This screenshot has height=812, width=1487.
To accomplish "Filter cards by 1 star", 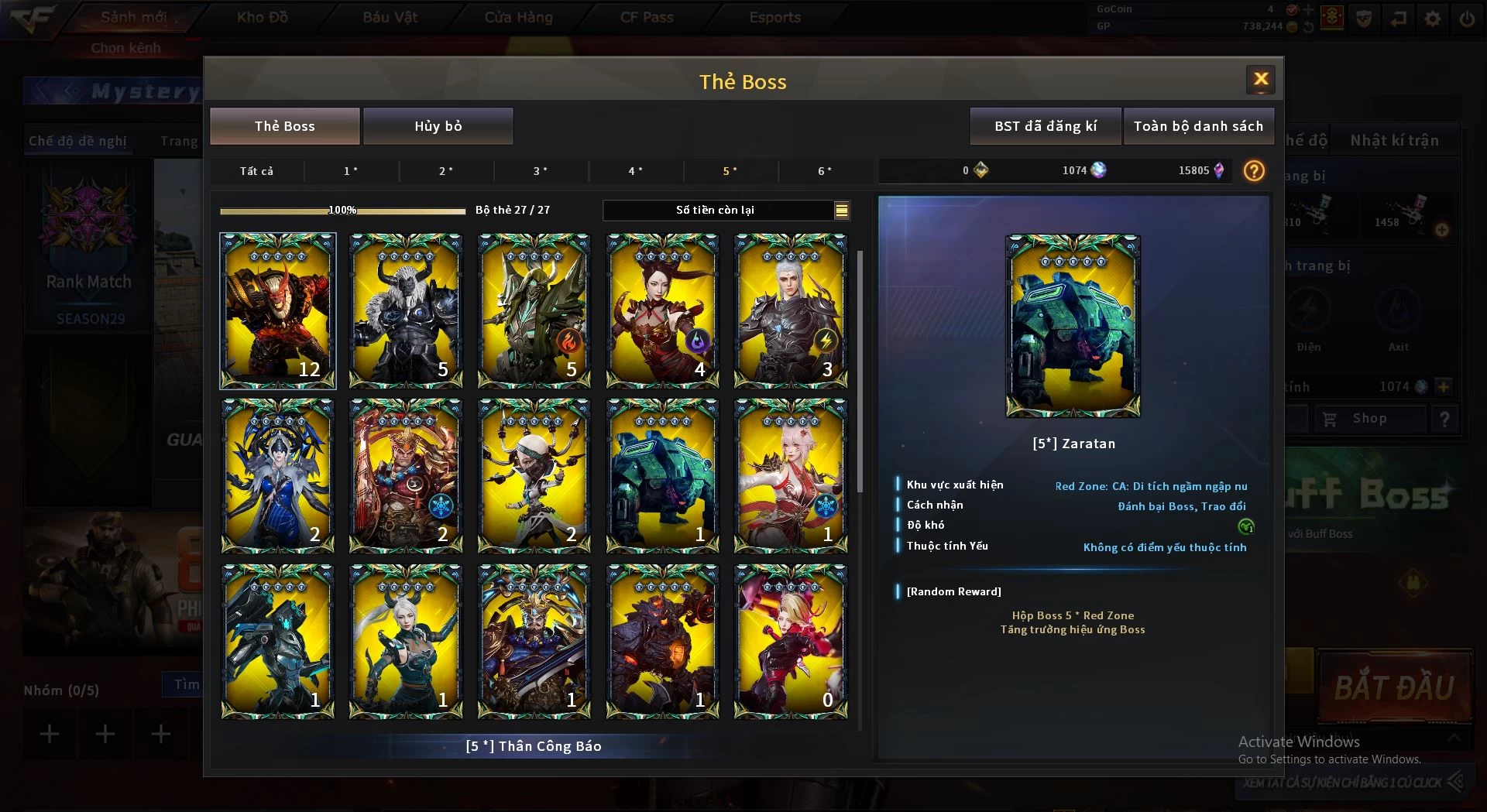I will (351, 171).
